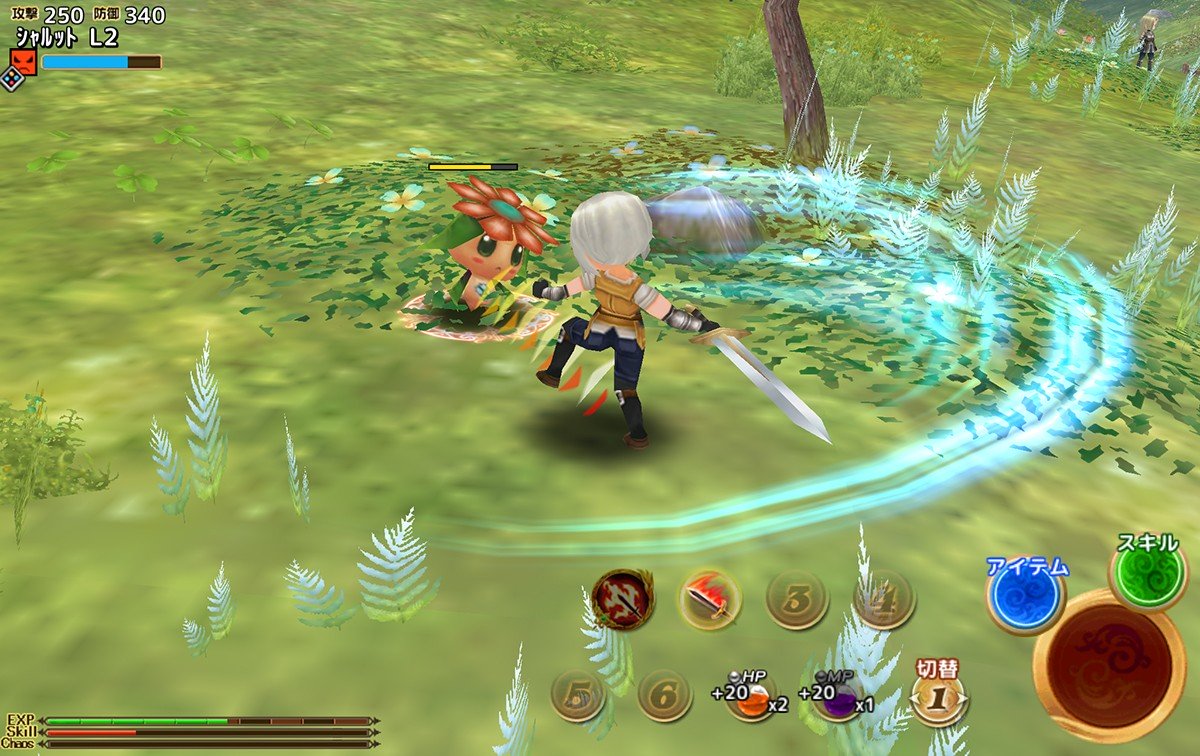The image size is (1200, 756).
Task: Use the flaming red blade skill
Action: (710, 600)
